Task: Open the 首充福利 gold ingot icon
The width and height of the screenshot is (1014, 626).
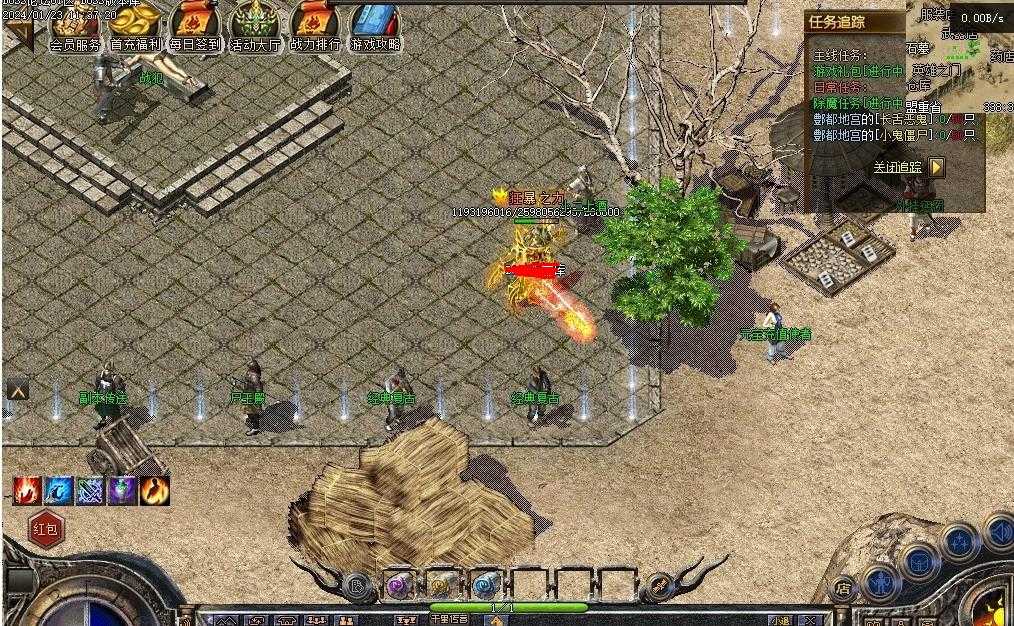Action: pos(135,24)
